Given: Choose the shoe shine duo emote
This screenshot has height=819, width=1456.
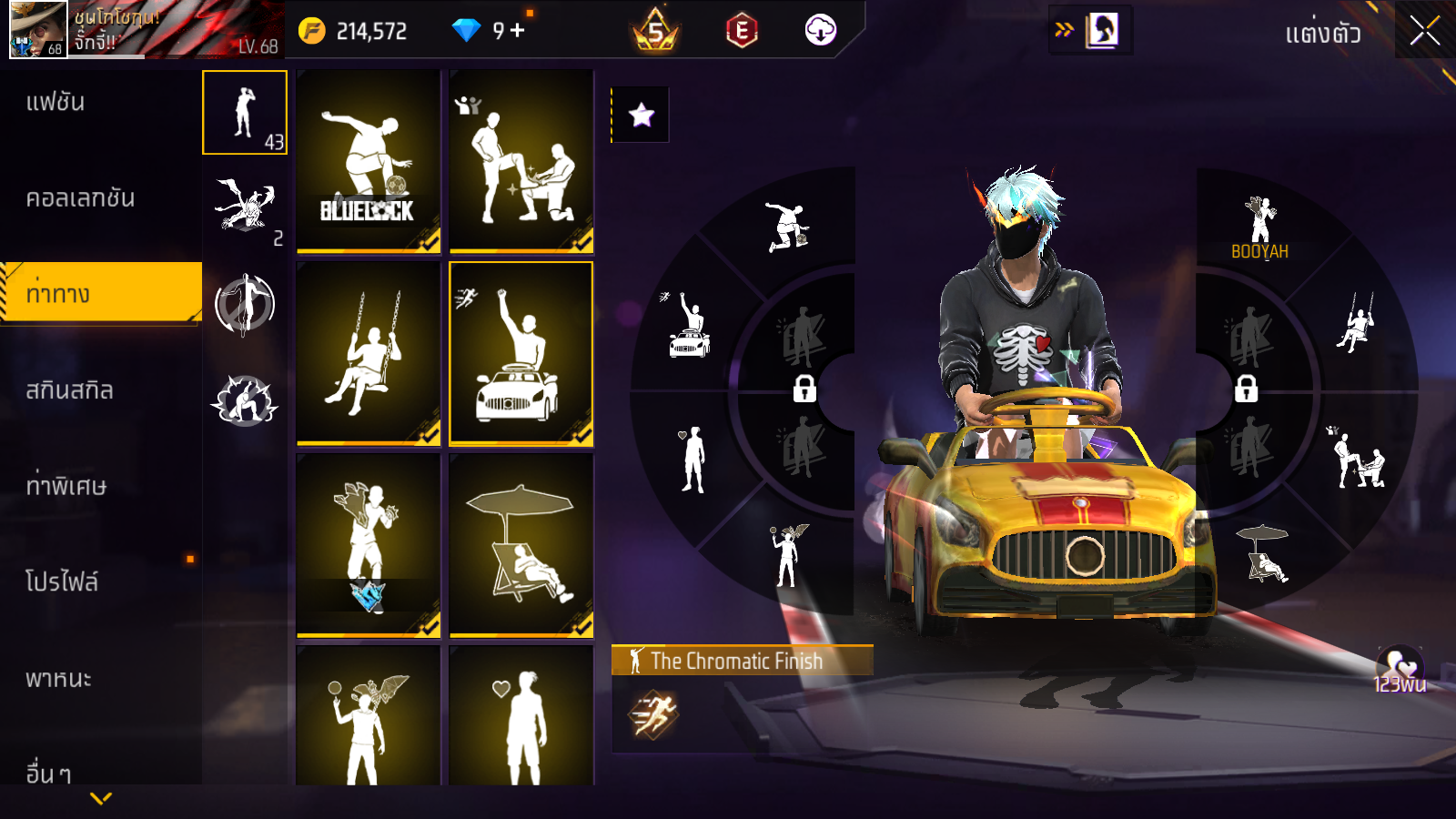Looking at the screenshot, I should tap(521, 161).
